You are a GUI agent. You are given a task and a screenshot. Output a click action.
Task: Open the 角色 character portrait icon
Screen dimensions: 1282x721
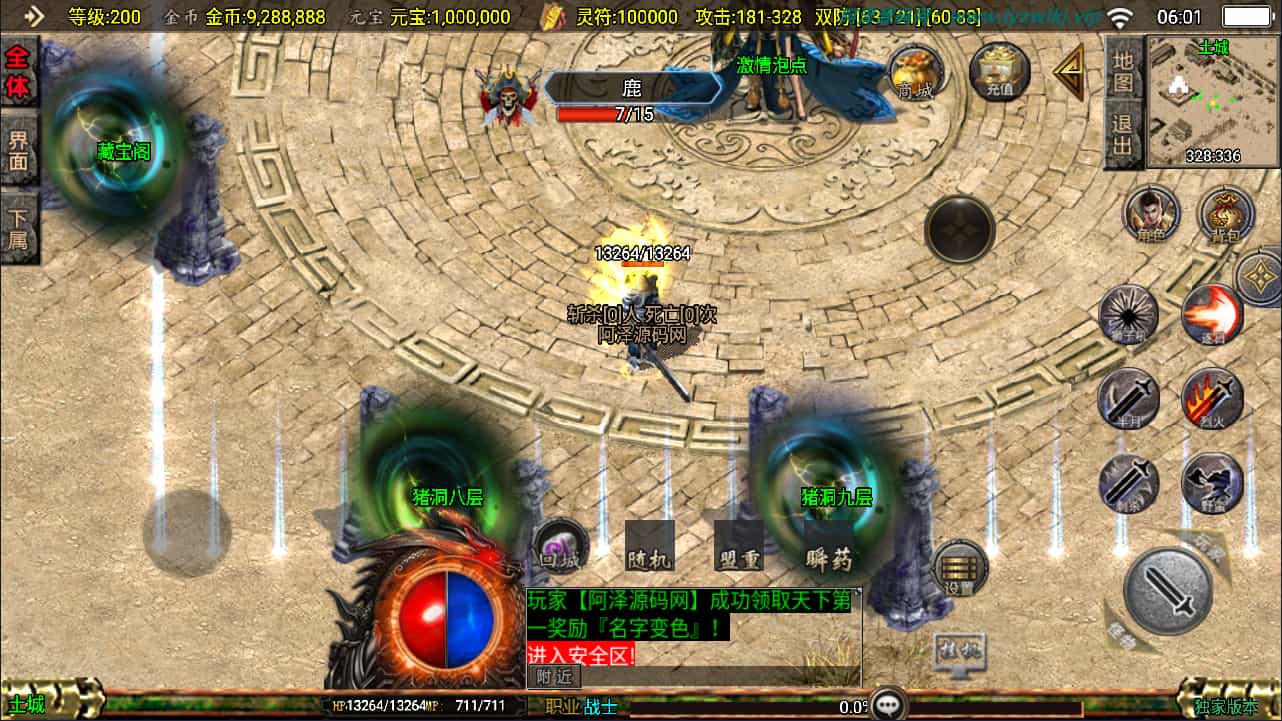(1151, 214)
